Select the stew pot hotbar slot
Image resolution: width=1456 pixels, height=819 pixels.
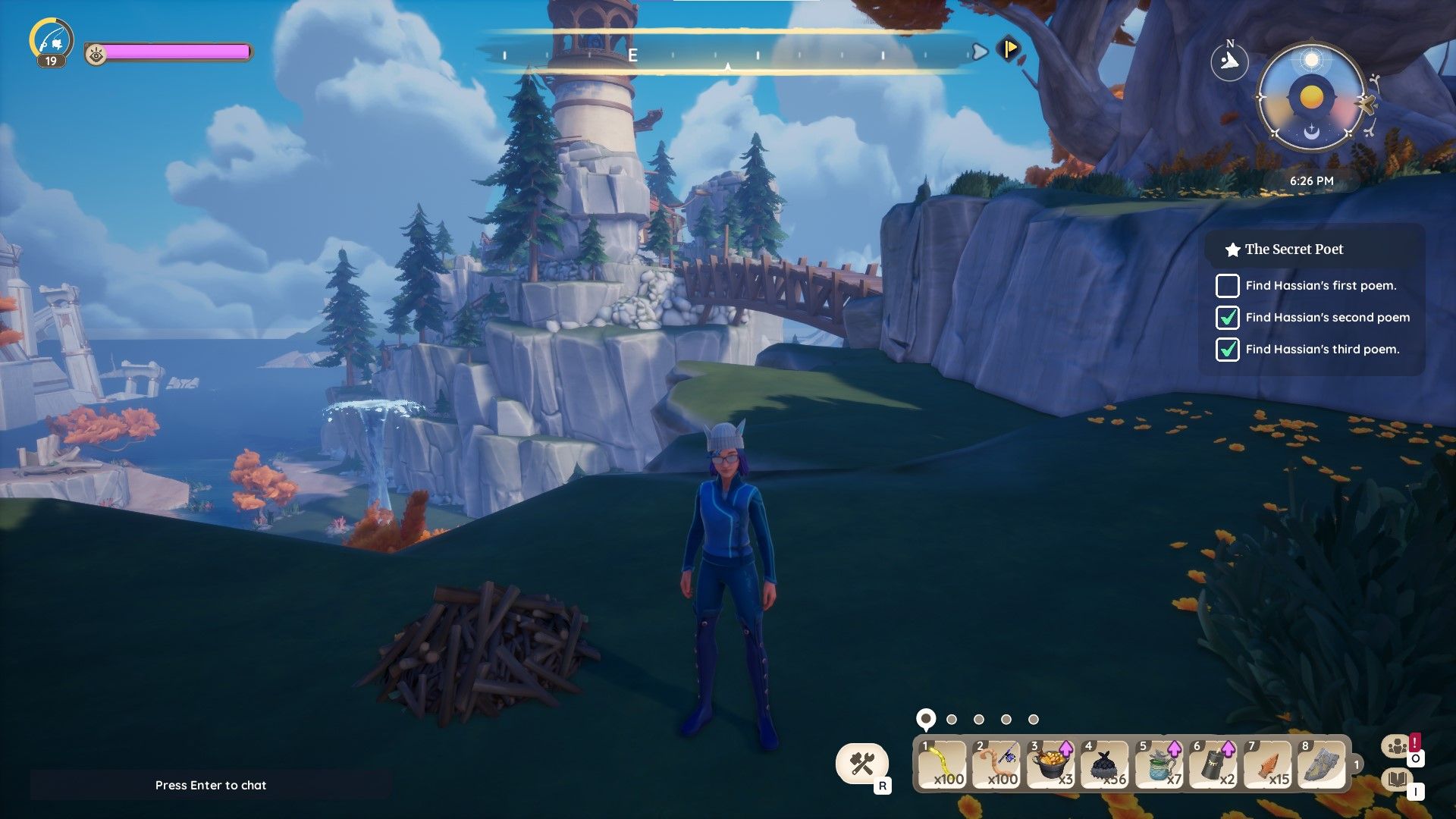(x=1051, y=764)
